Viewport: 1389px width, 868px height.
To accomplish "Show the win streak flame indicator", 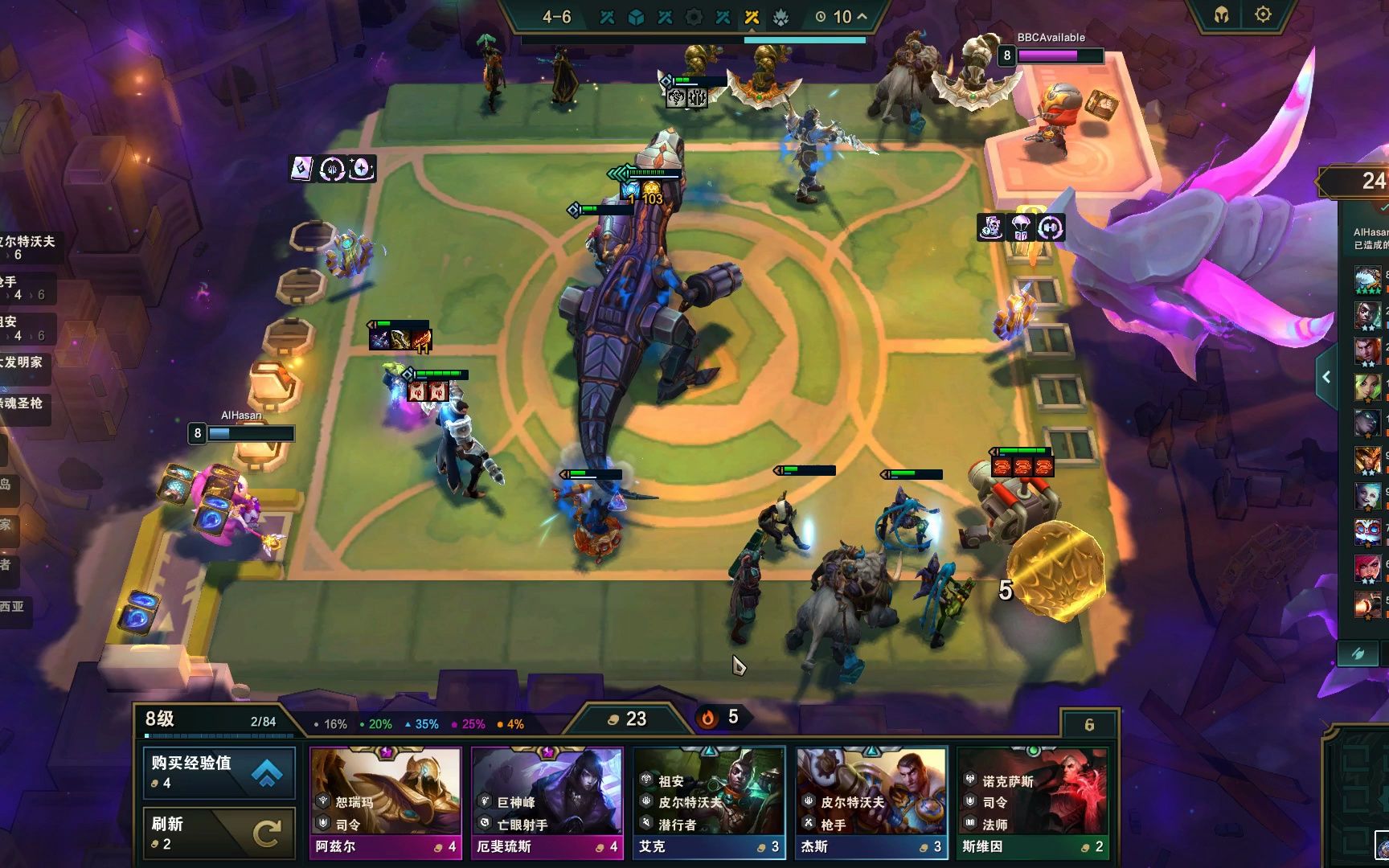I will coord(720,717).
